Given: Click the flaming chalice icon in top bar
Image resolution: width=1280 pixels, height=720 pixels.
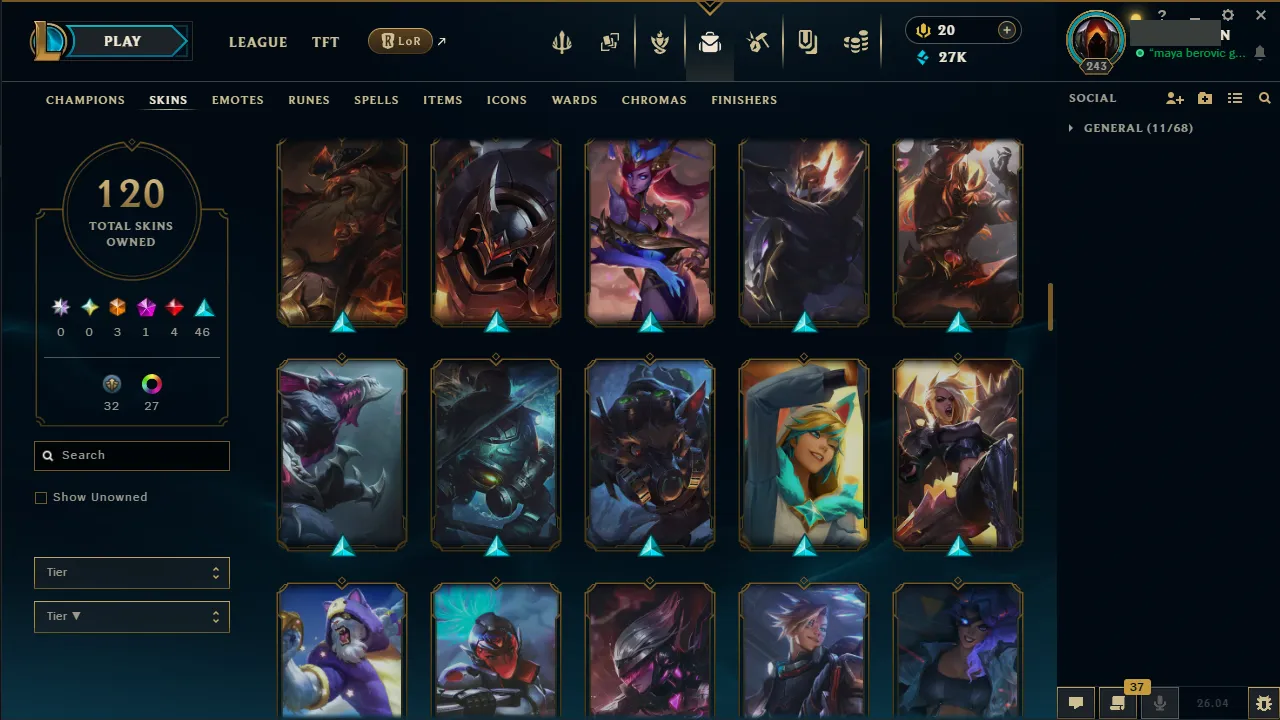Looking at the screenshot, I should 660,42.
